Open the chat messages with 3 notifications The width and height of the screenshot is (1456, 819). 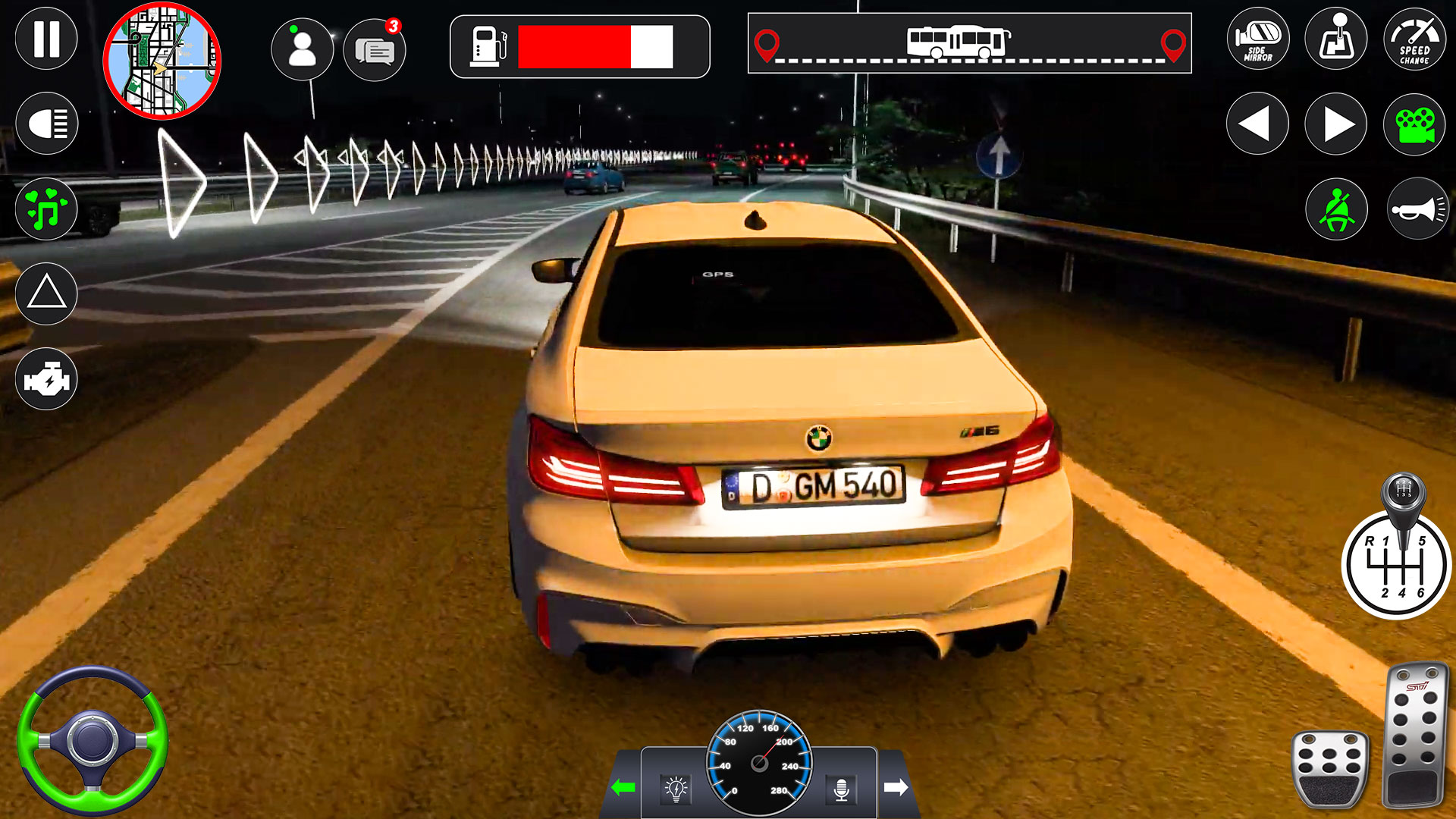tap(375, 48)
